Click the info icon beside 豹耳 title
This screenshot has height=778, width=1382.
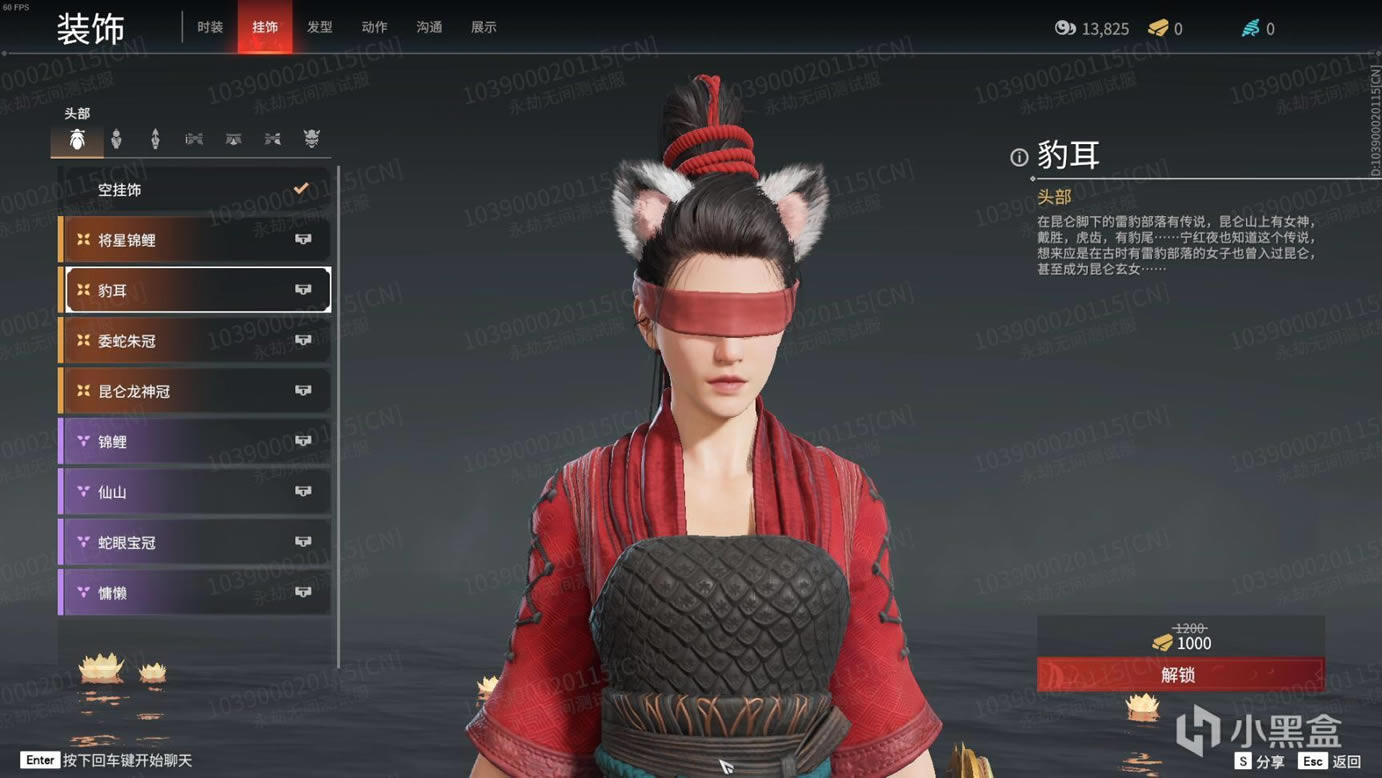(1019, 157)
